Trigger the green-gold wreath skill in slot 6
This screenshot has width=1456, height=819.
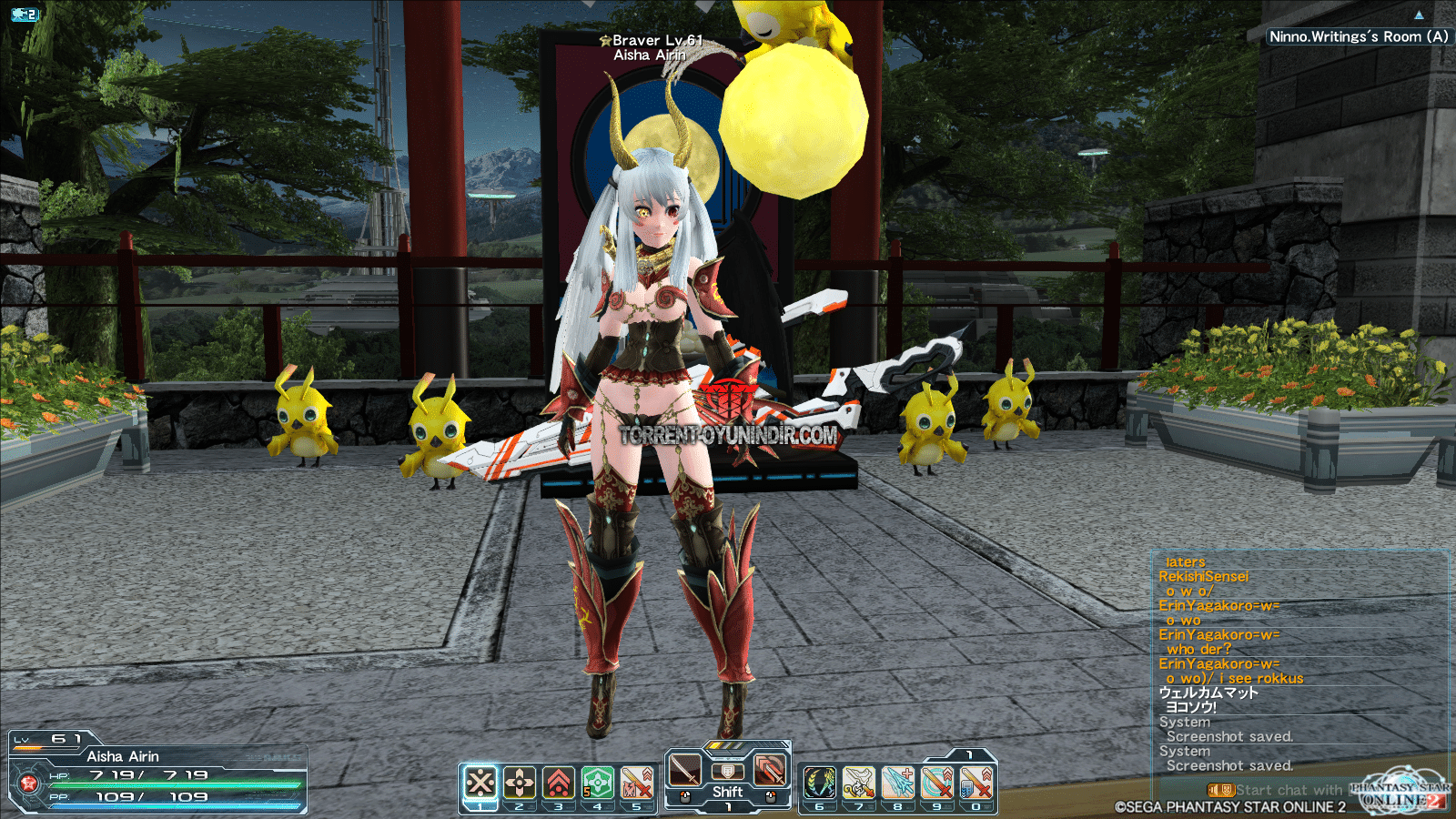(819, 783)
